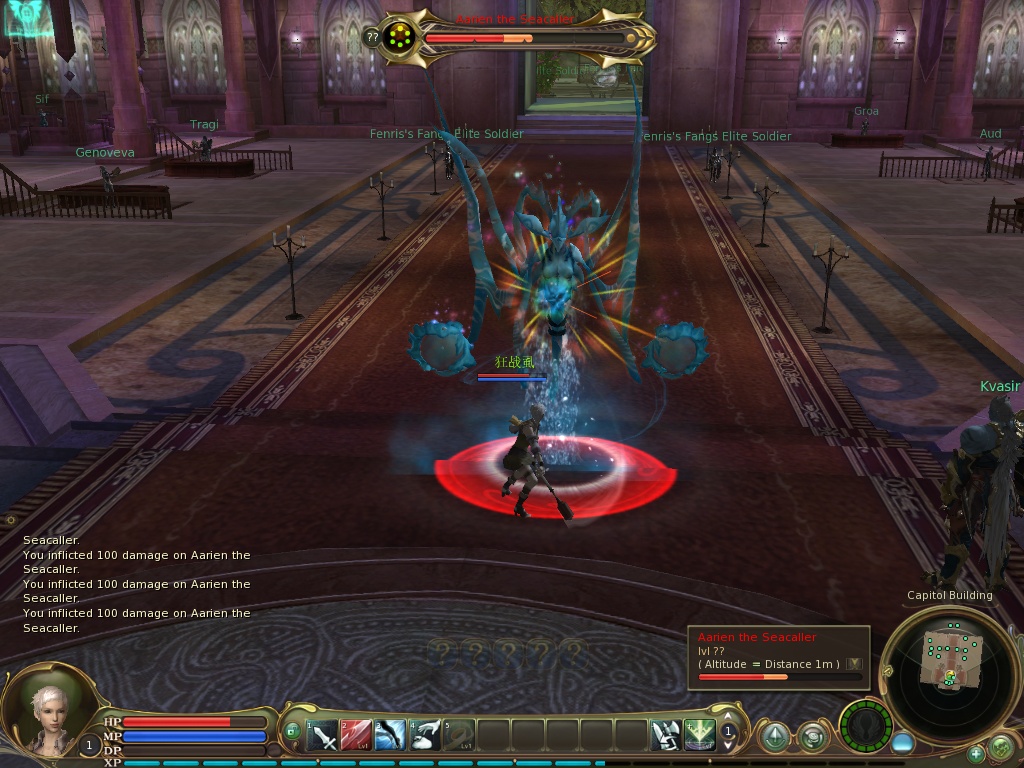Toggle the hotbar lock button
The height and width of the screenshot is (768, 1024).
[292, 731]
